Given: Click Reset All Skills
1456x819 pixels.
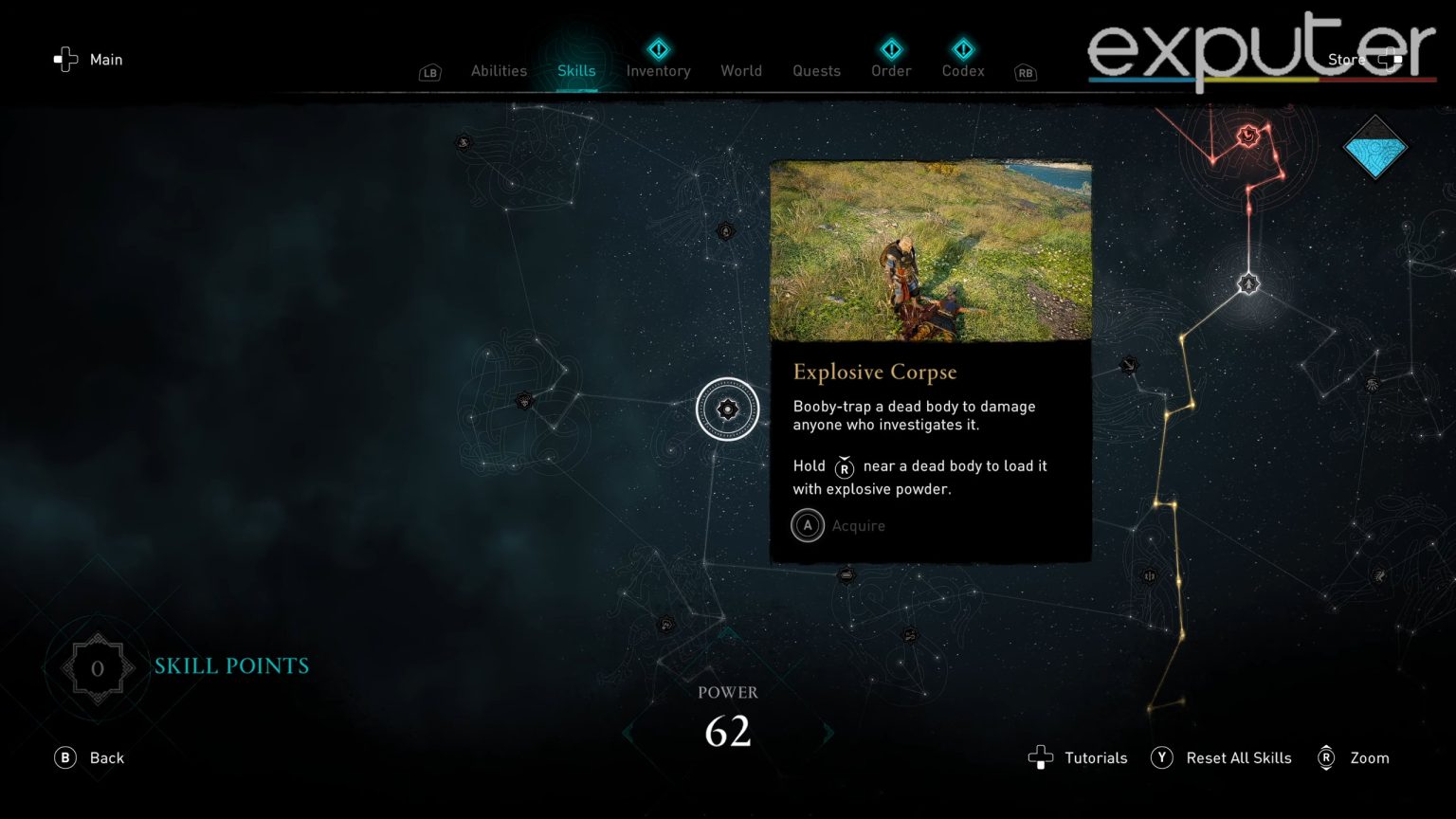Looking at the screenshot, I should pyautogui.click(x=1239, y=757).
